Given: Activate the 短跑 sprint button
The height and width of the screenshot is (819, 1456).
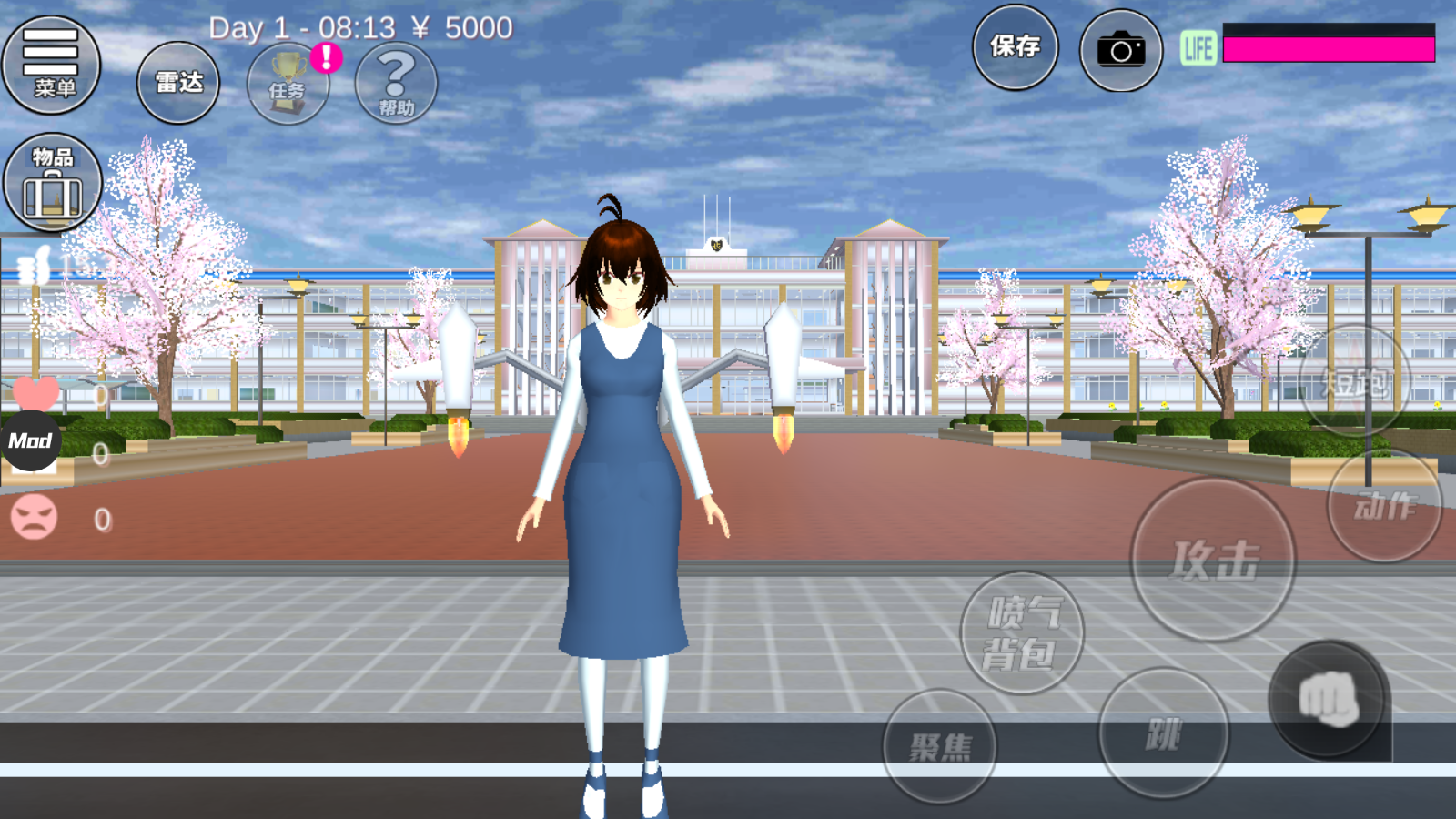Looking at the screenshot, I should pos(1354,382).
